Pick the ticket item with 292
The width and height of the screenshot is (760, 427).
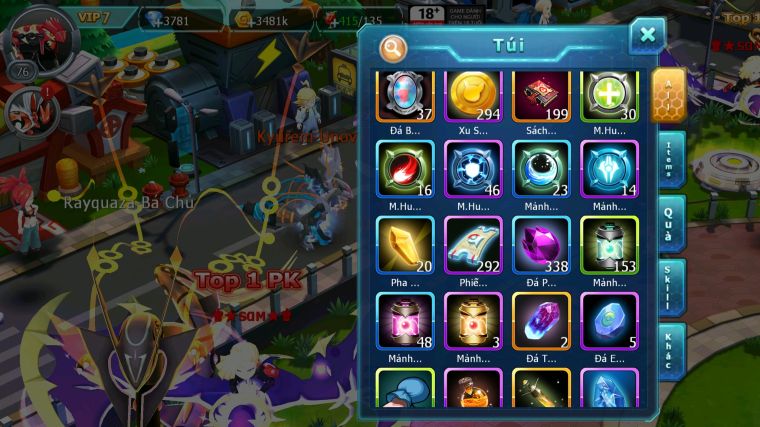[473, 245]
